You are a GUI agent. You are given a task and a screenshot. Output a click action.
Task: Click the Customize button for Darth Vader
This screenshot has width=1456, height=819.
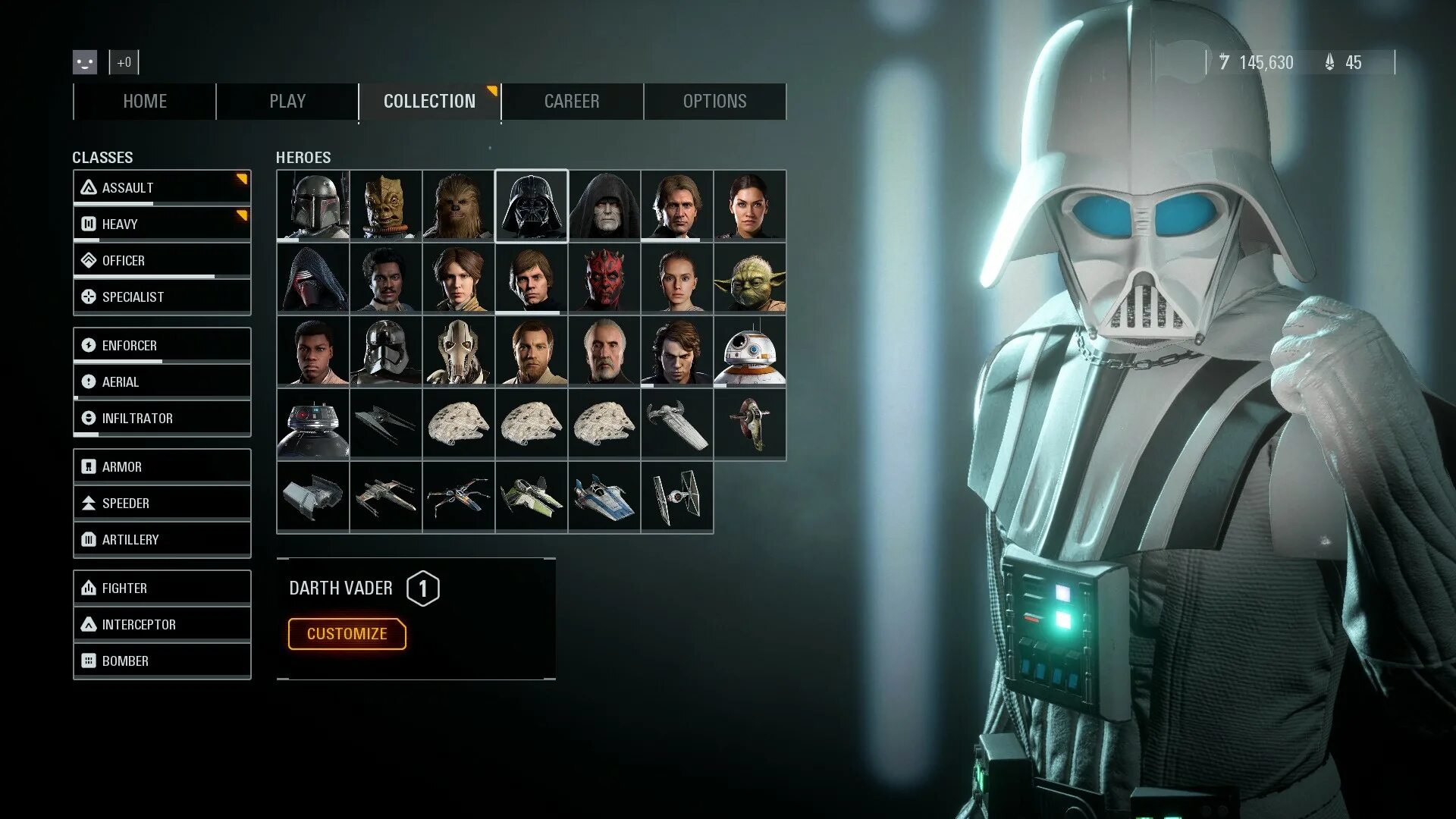point(347,634)
